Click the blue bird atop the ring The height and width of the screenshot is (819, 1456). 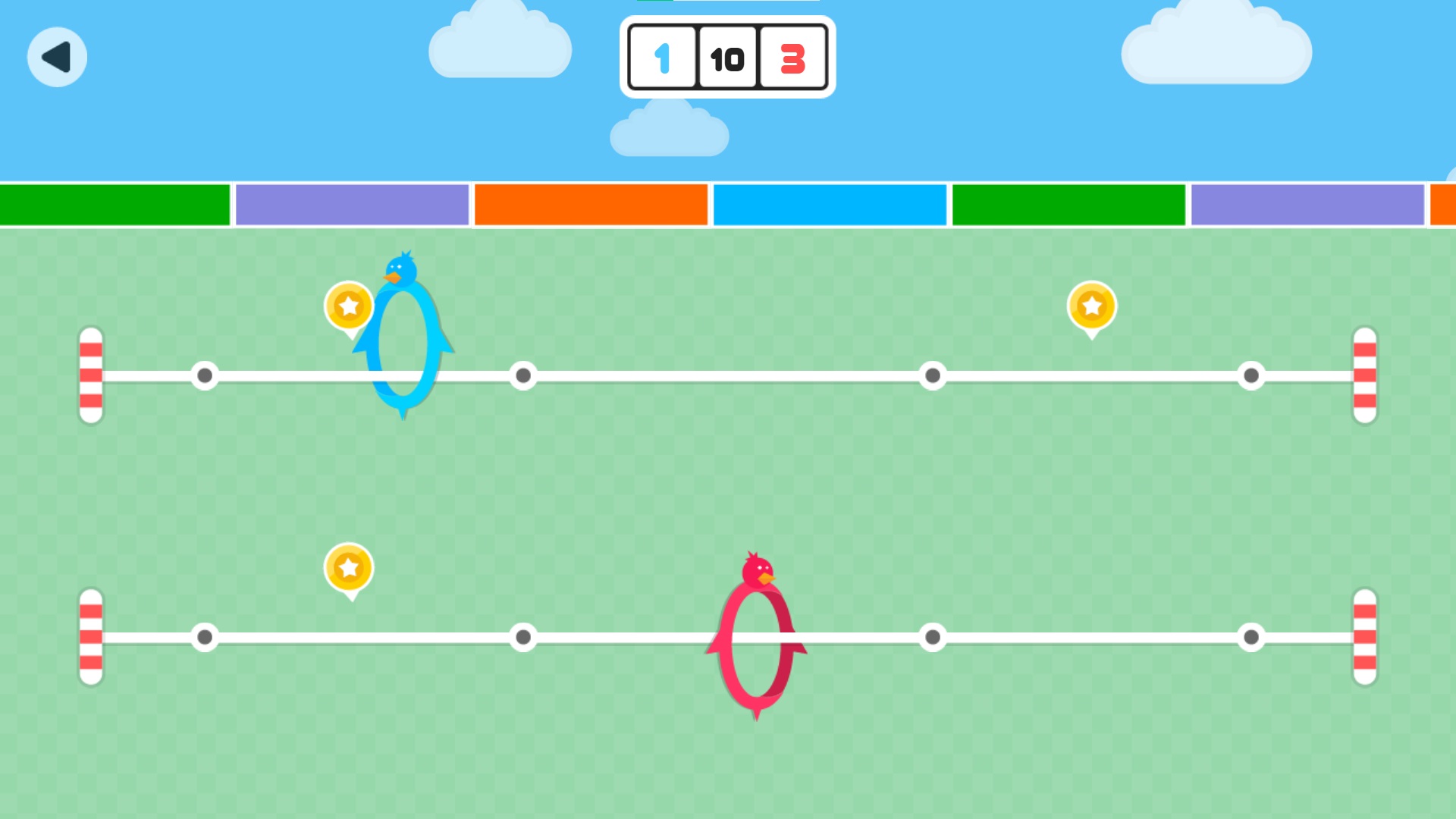(x=402, y=269)
